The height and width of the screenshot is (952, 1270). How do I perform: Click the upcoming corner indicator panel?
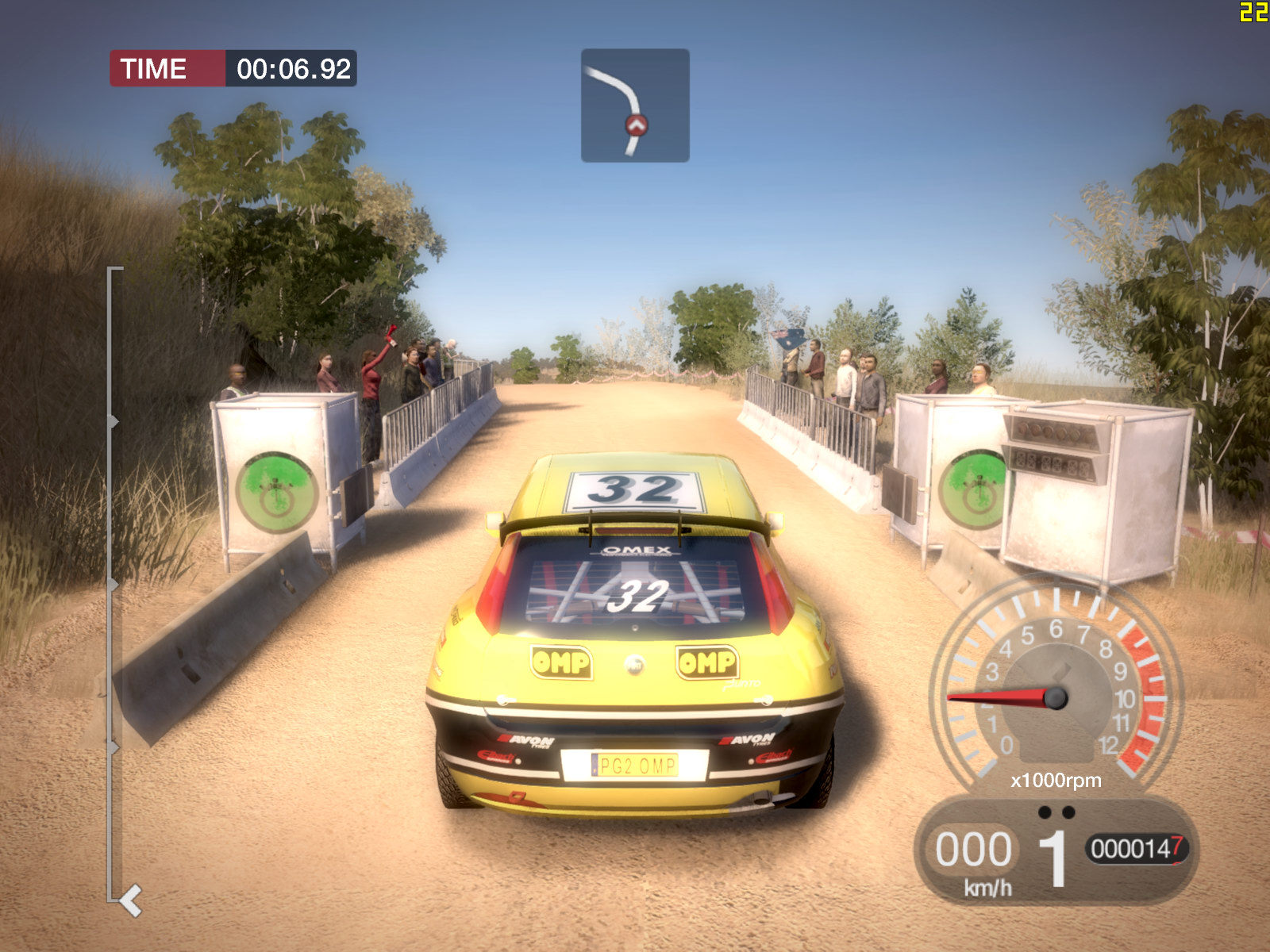[635, 106]
